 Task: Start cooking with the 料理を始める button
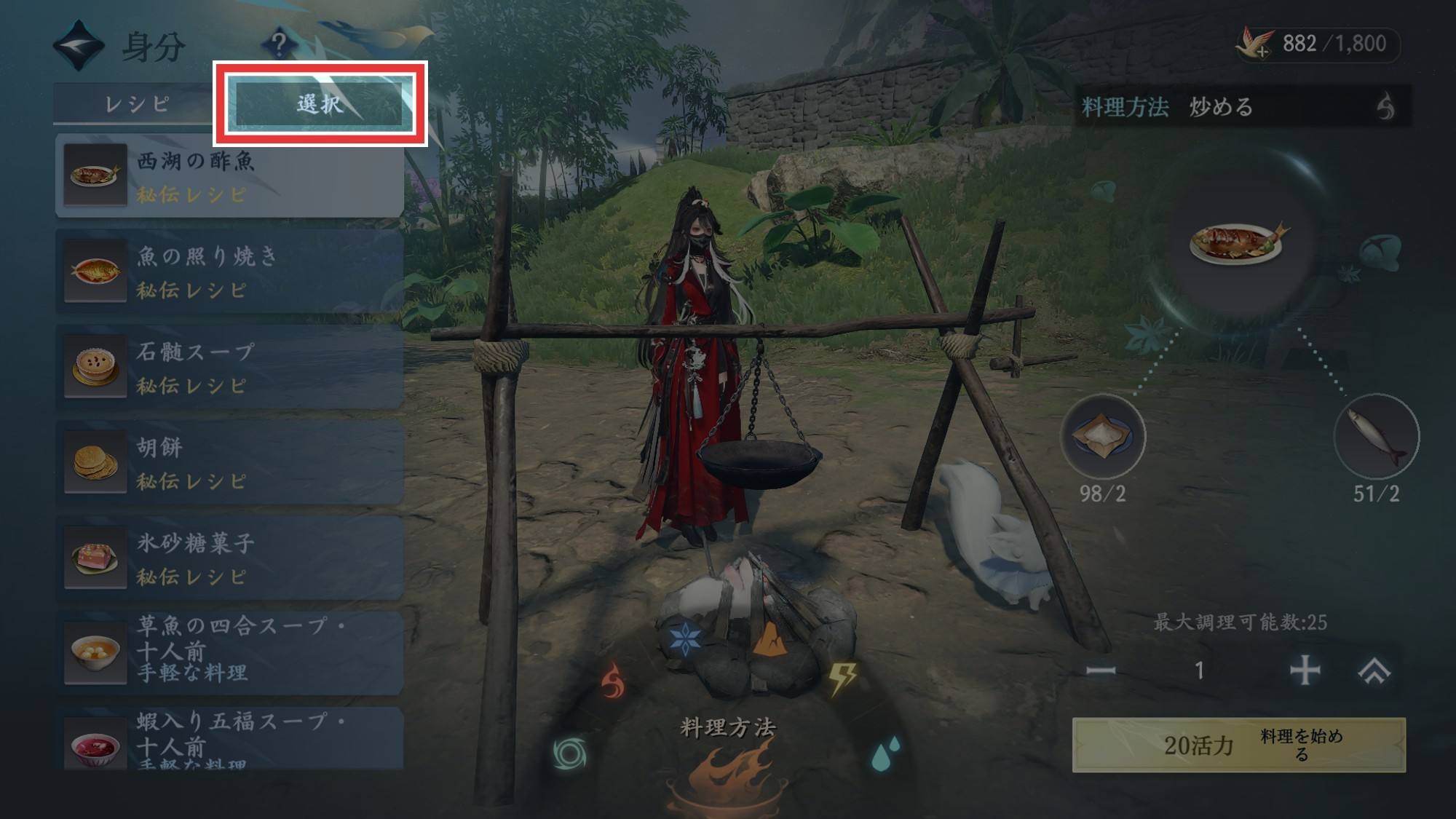1238,745
